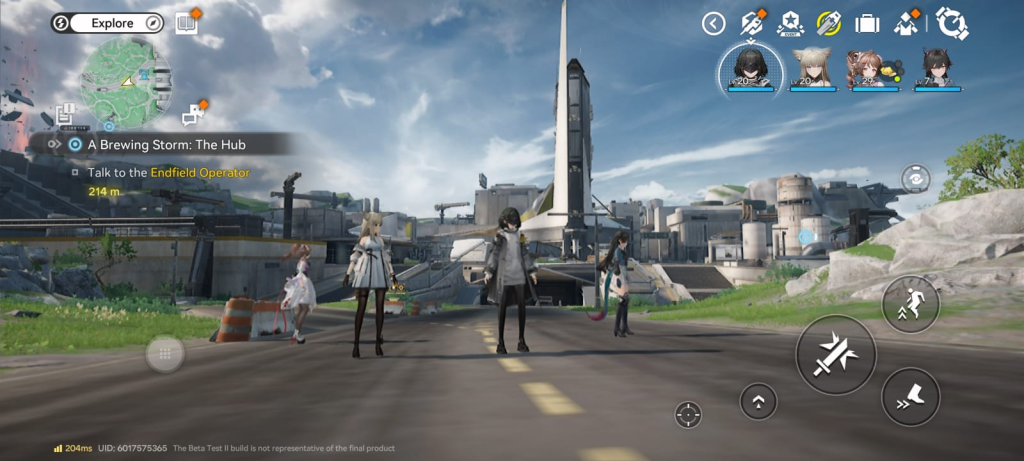This screenshot has width=1024, height=461.
Task: Tap the dash boot button
Action: tap(910, 397)
